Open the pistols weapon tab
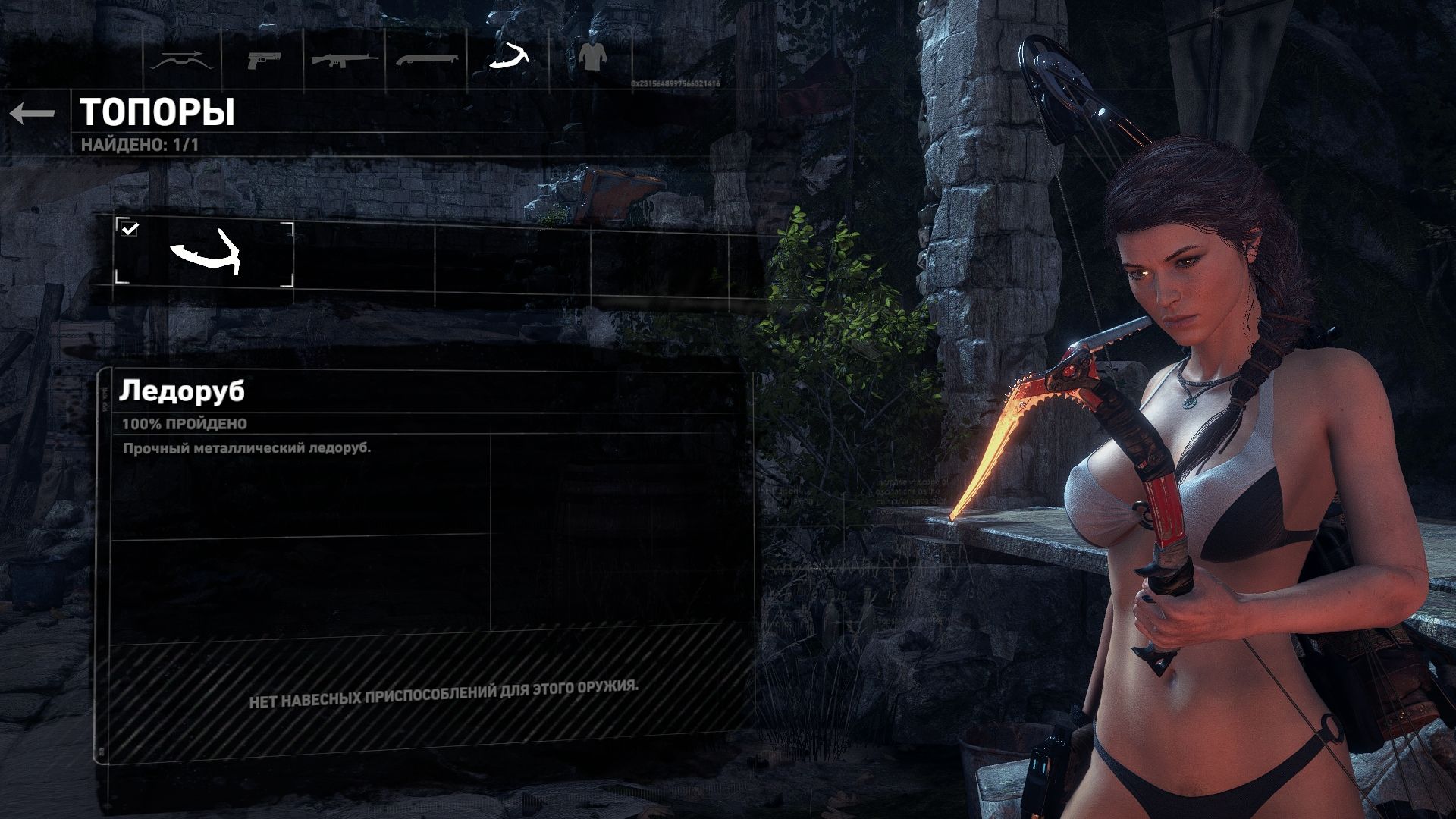 (263, 59)
